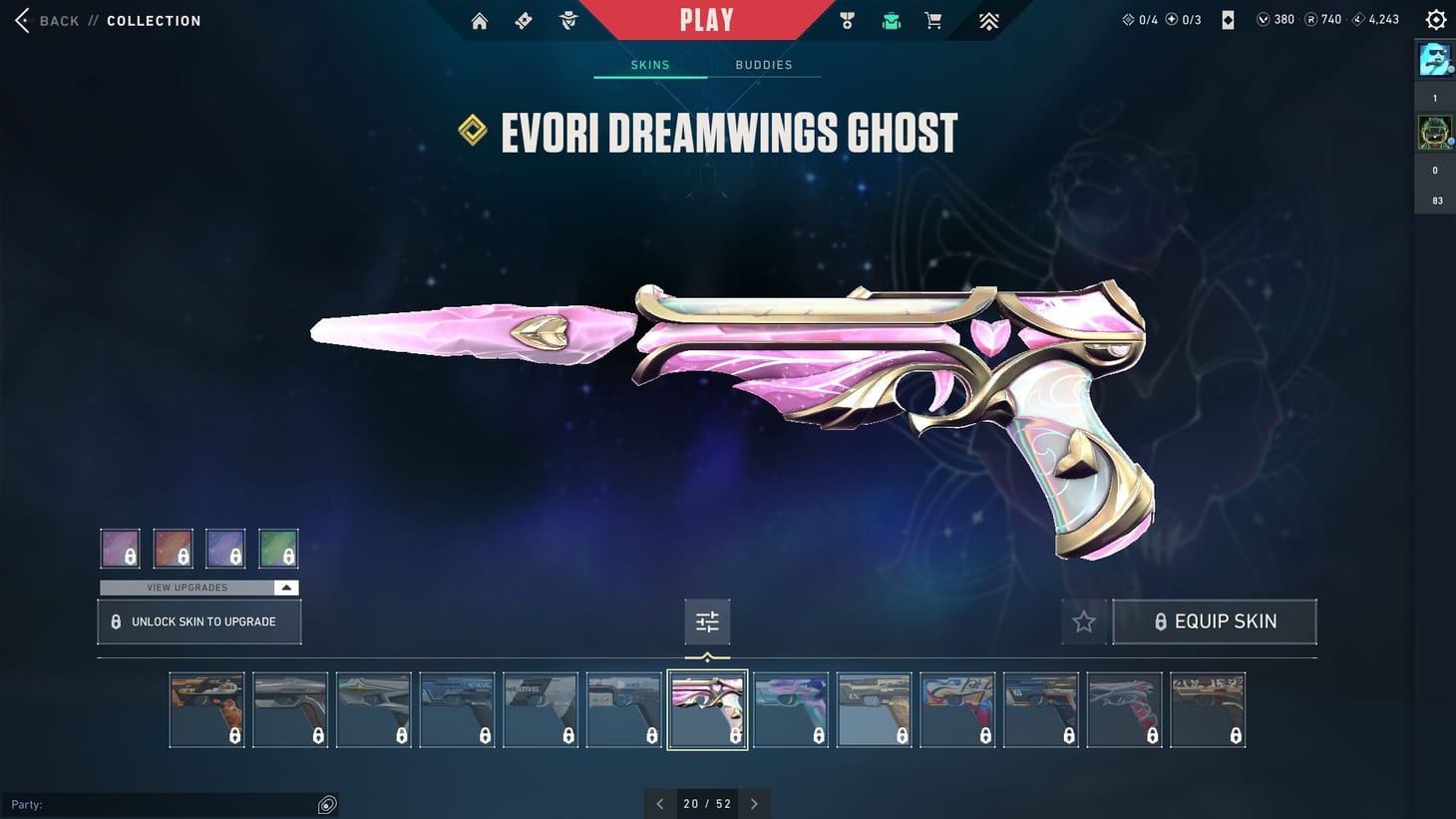
Task: Switch to the Buddies tab
Action: pos(764,64)
